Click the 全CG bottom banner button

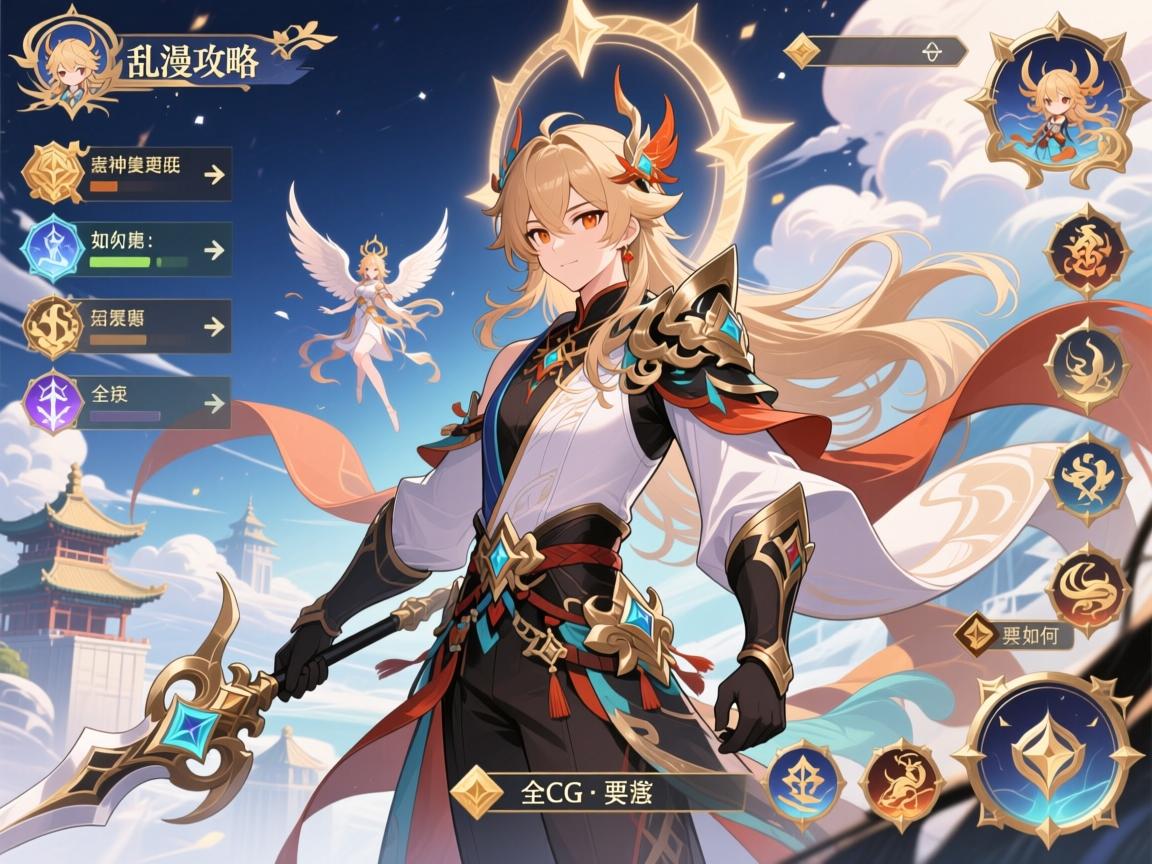coord(600,792)
